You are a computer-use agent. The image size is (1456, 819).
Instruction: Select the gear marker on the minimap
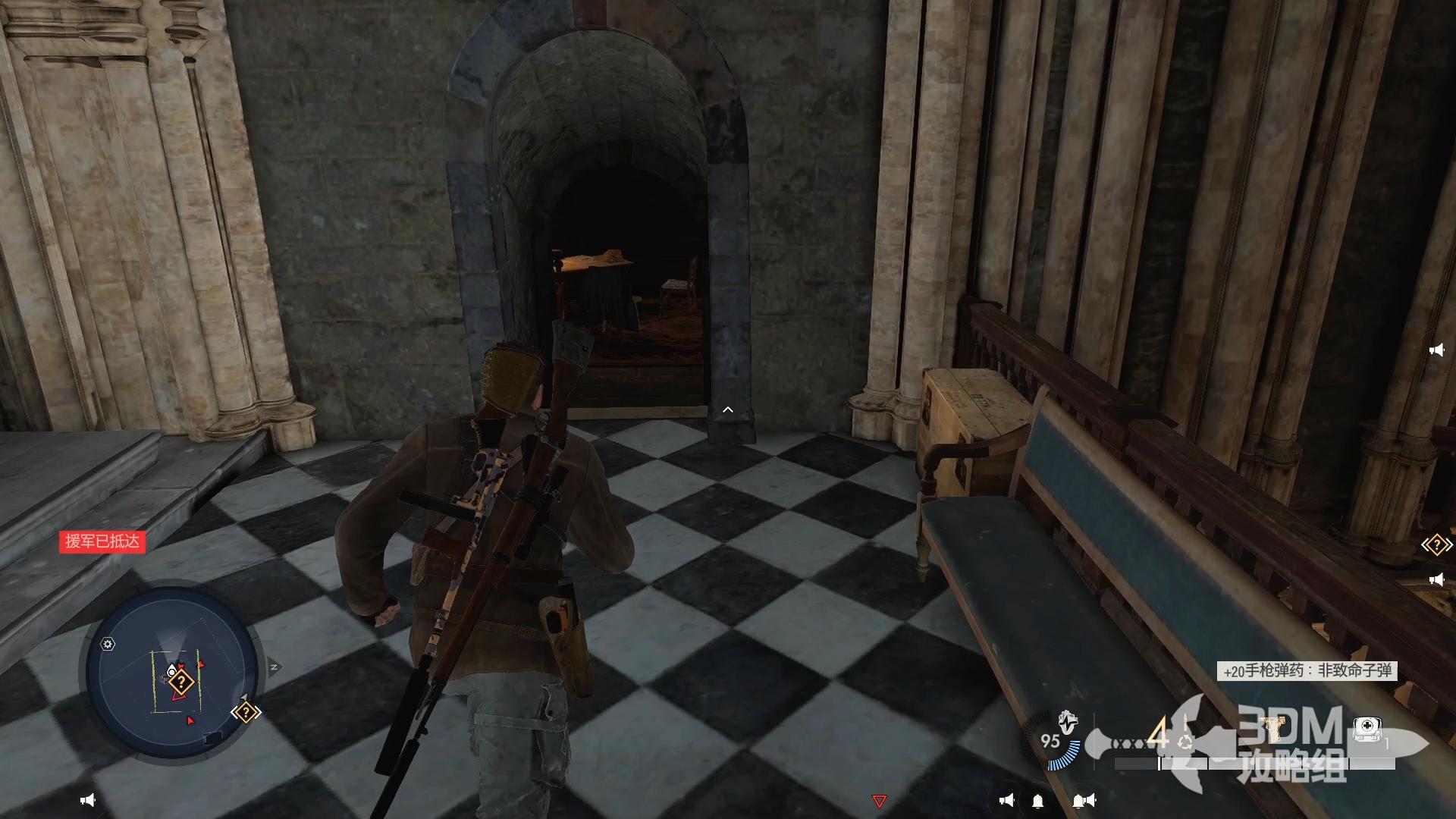click(108, 645)
